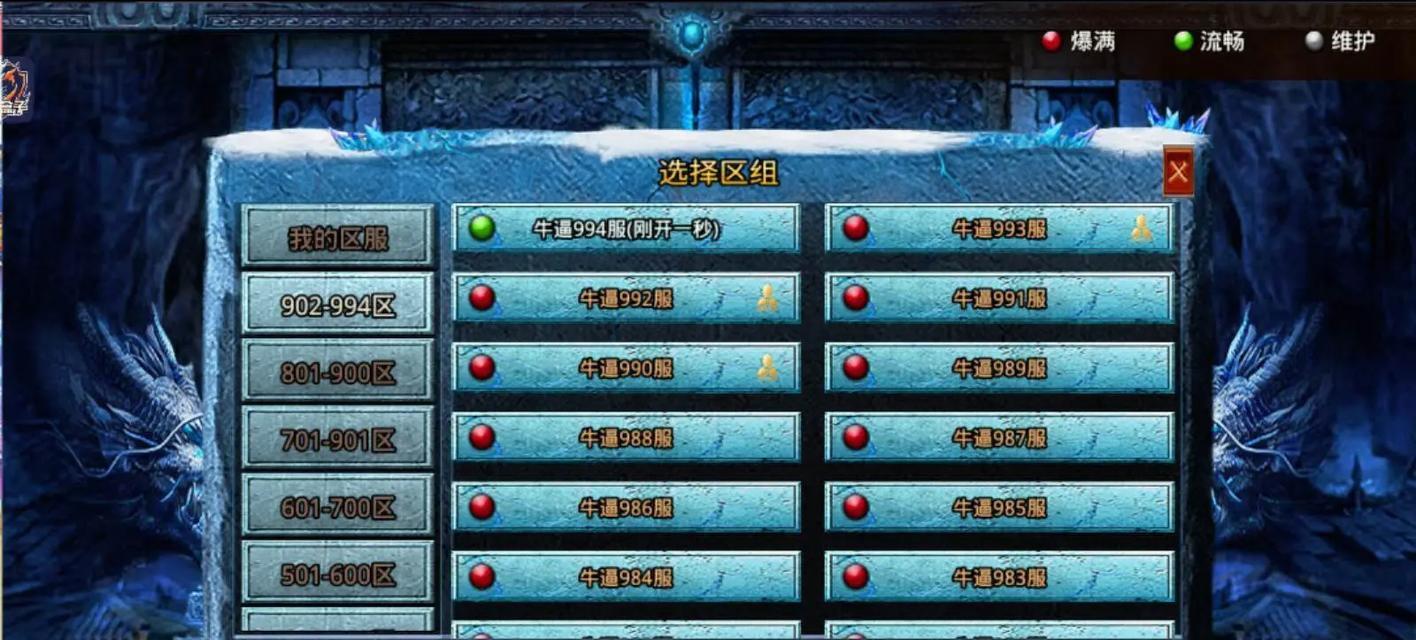Select the 801-900区 server group
Image resolution: width=1416 pixels, height=640 pixels.
(x=338, y=372)
